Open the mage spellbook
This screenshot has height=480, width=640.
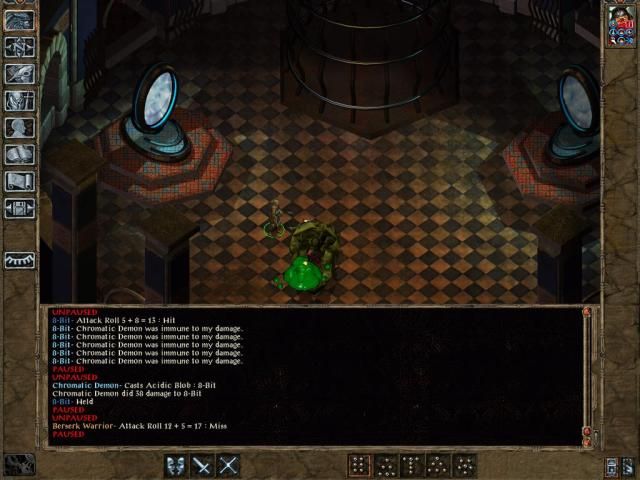(x=20, y=155)
